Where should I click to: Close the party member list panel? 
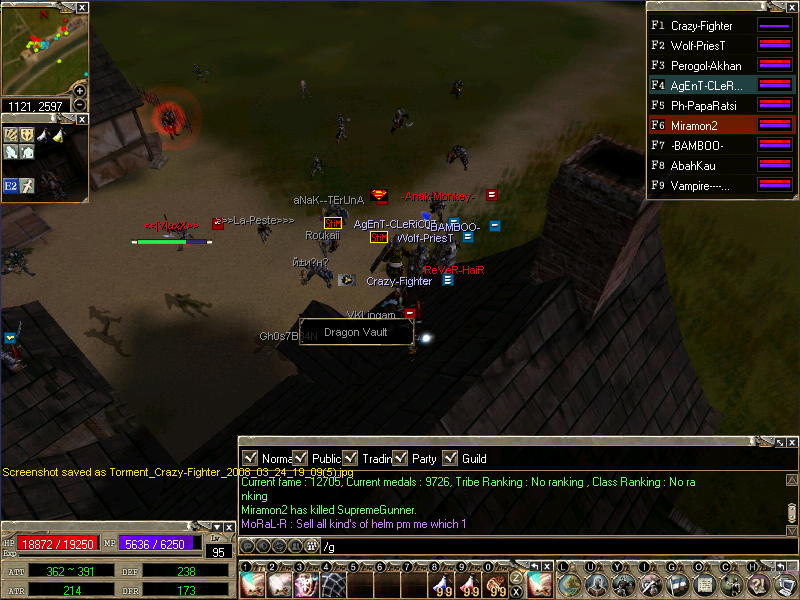[791, 7]
